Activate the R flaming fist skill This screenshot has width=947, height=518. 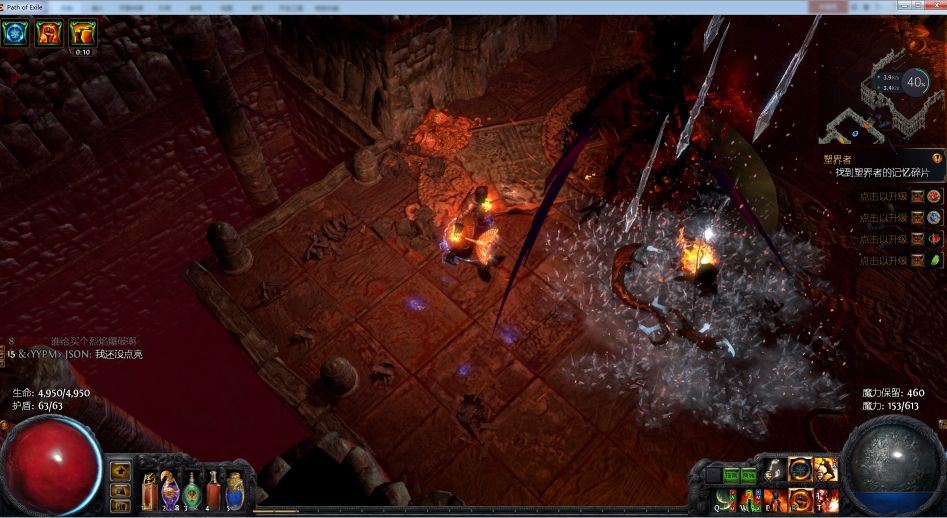800,499
